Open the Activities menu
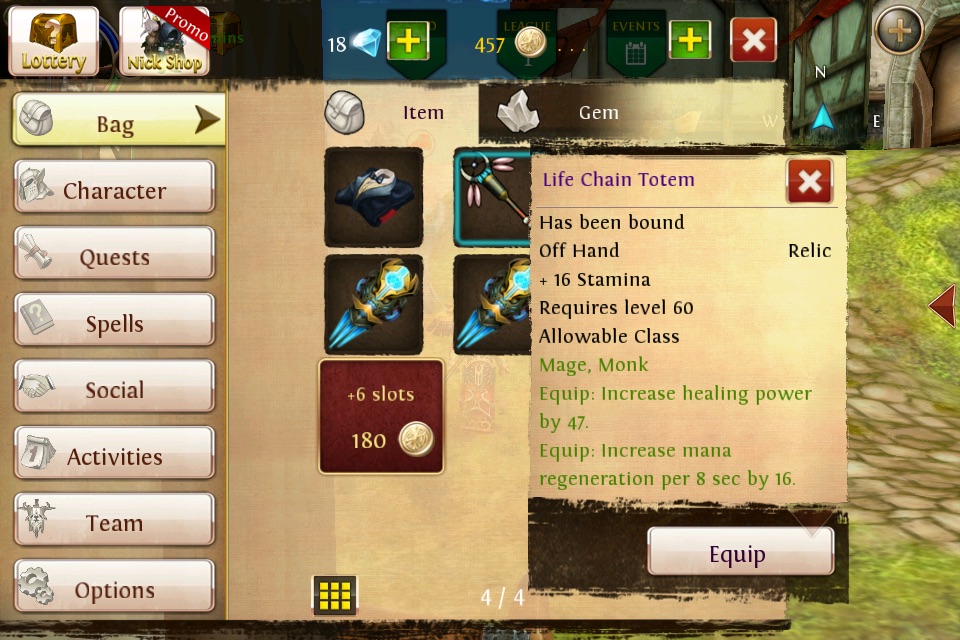Viewport: 960px width, 640px height. click(x=114, y=456)
